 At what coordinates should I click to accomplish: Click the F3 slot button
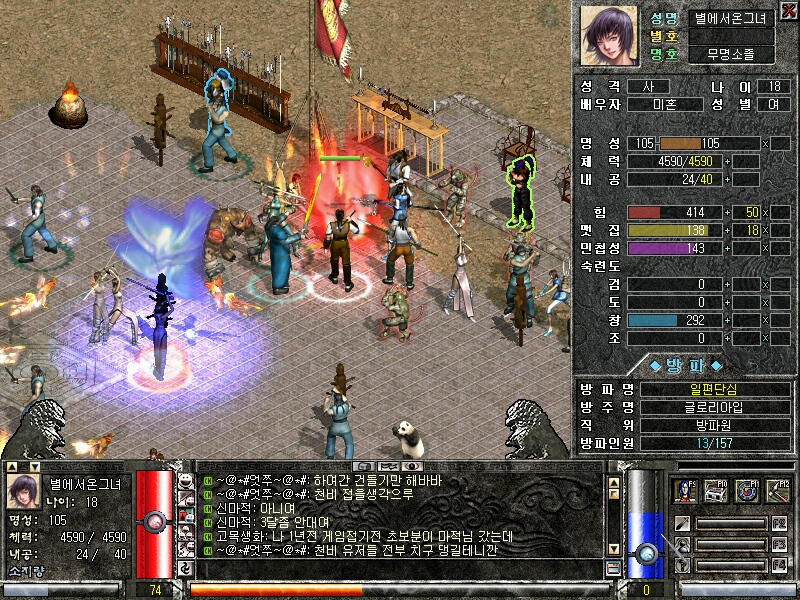779,545
